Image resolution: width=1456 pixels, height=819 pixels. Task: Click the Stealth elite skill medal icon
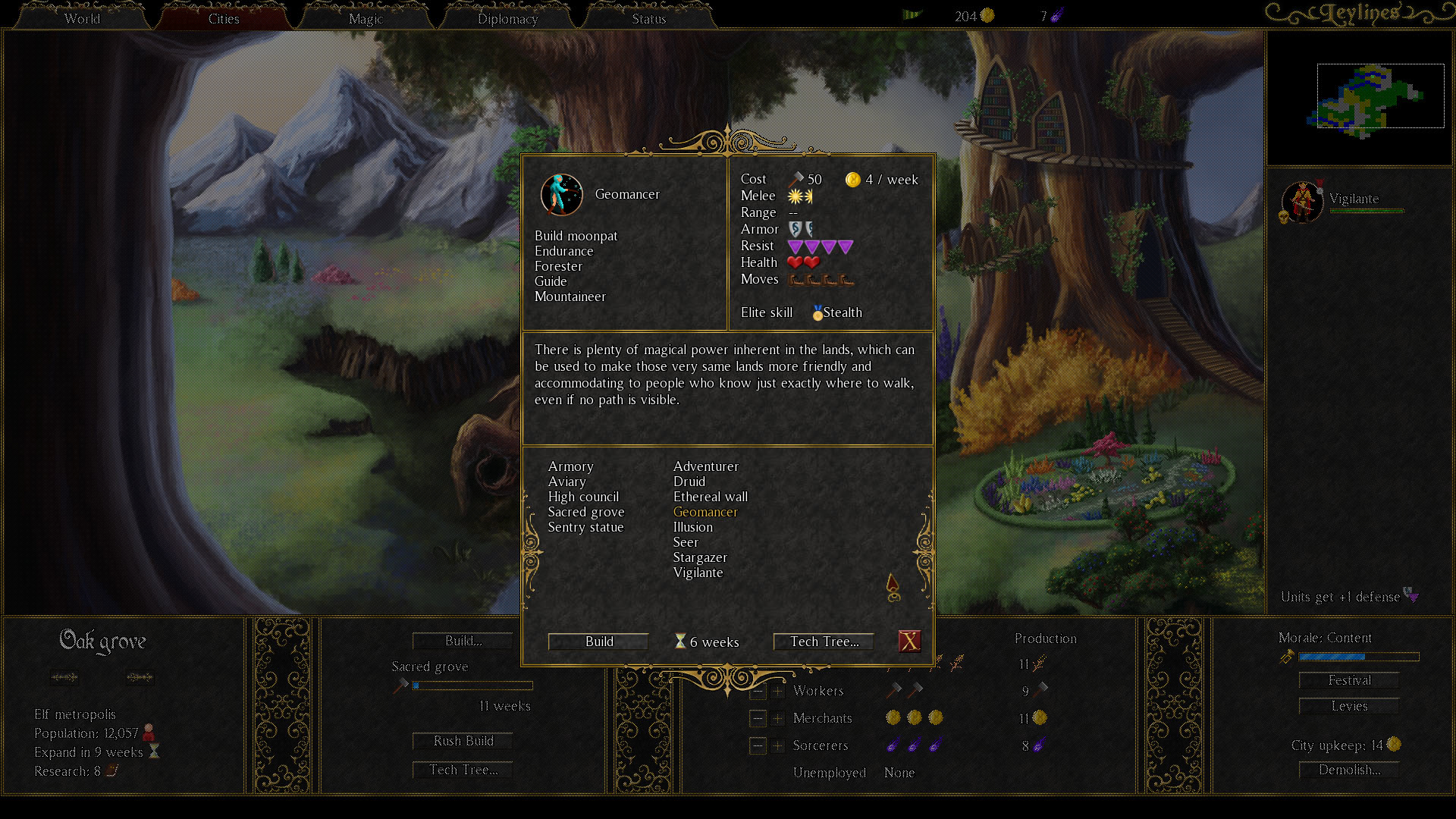point(817,312)
